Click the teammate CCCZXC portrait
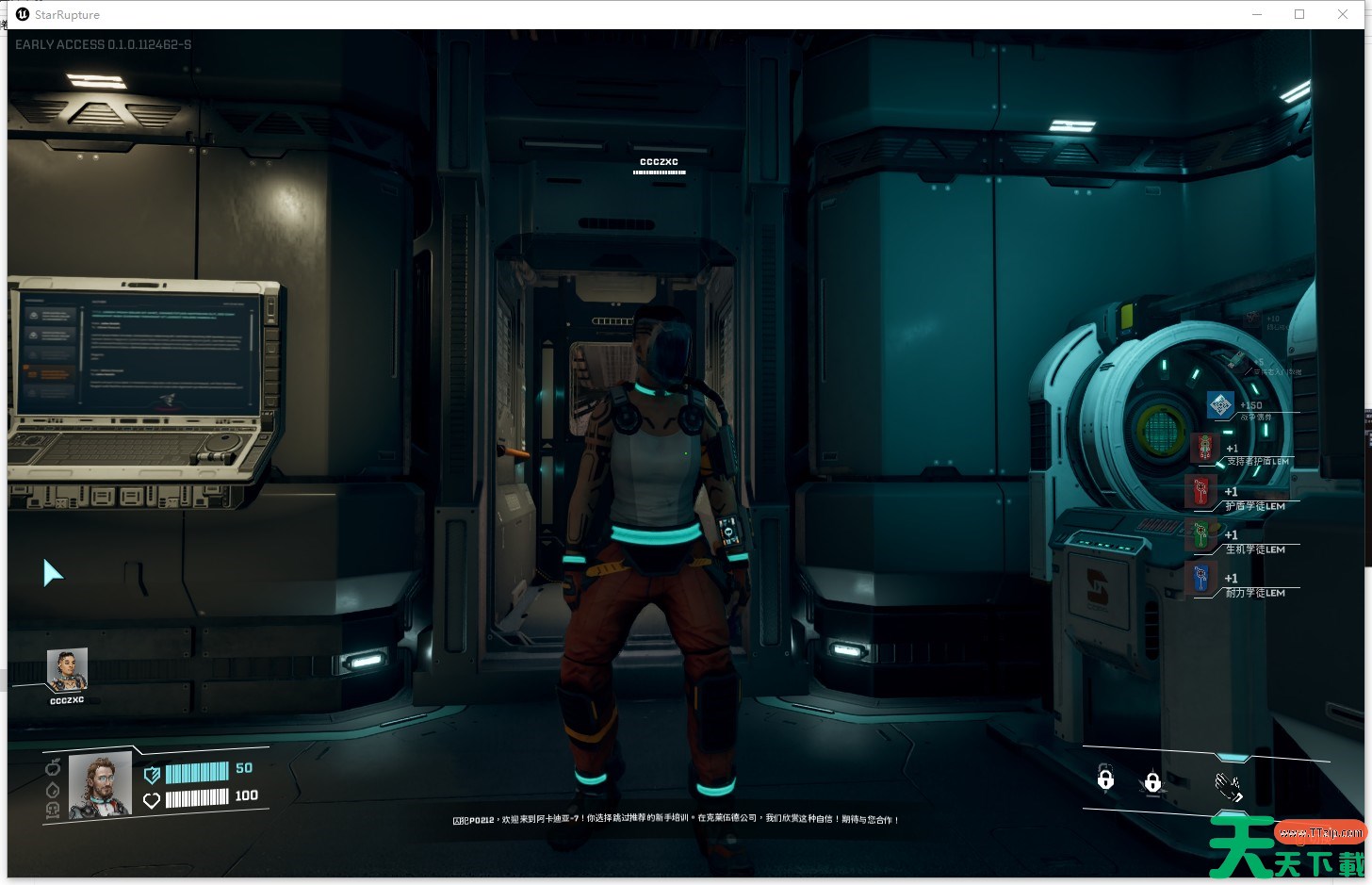The width and height of the screenshot is (1372, 885). click(67, 669)
